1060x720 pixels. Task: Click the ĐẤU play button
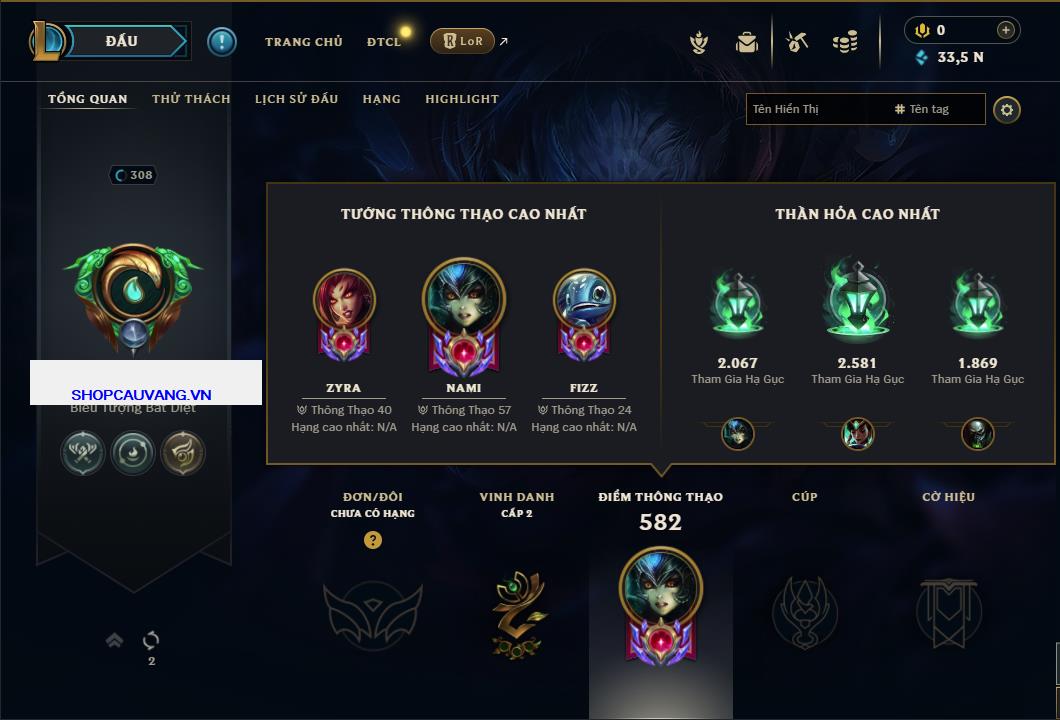click(122, 41)
